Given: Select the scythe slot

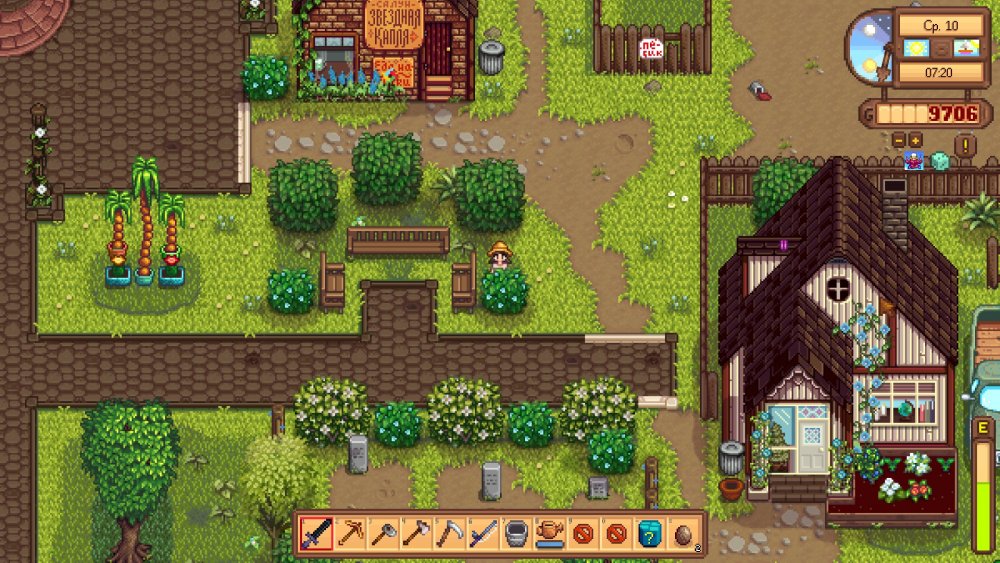Looking at the screenshot, I should point(449,533).
